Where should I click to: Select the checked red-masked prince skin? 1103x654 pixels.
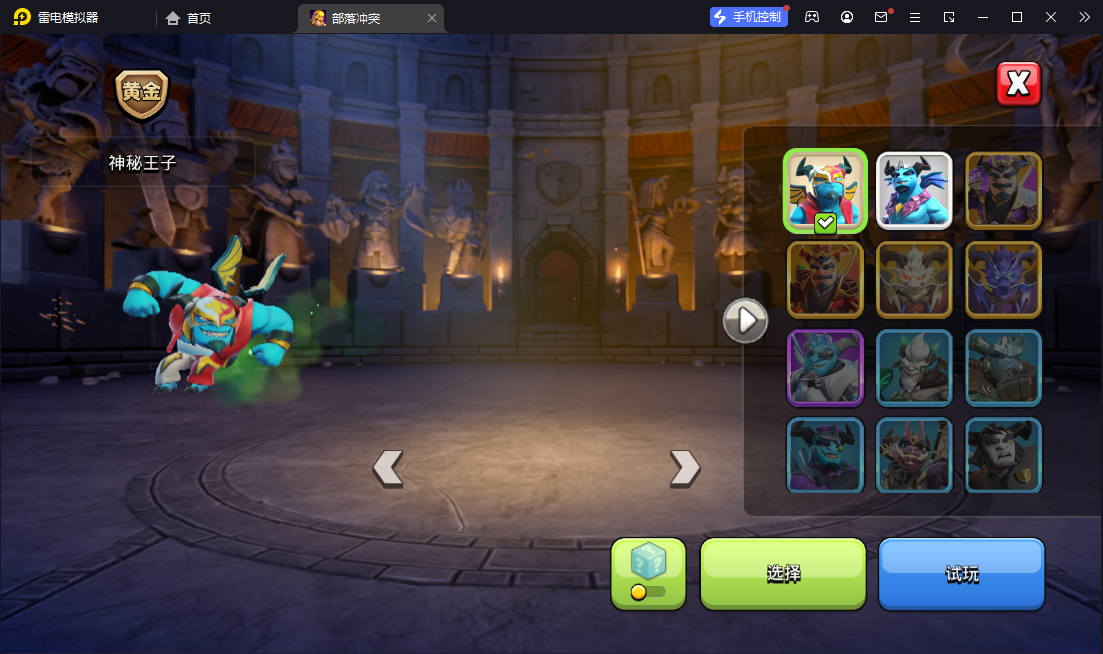824,190
